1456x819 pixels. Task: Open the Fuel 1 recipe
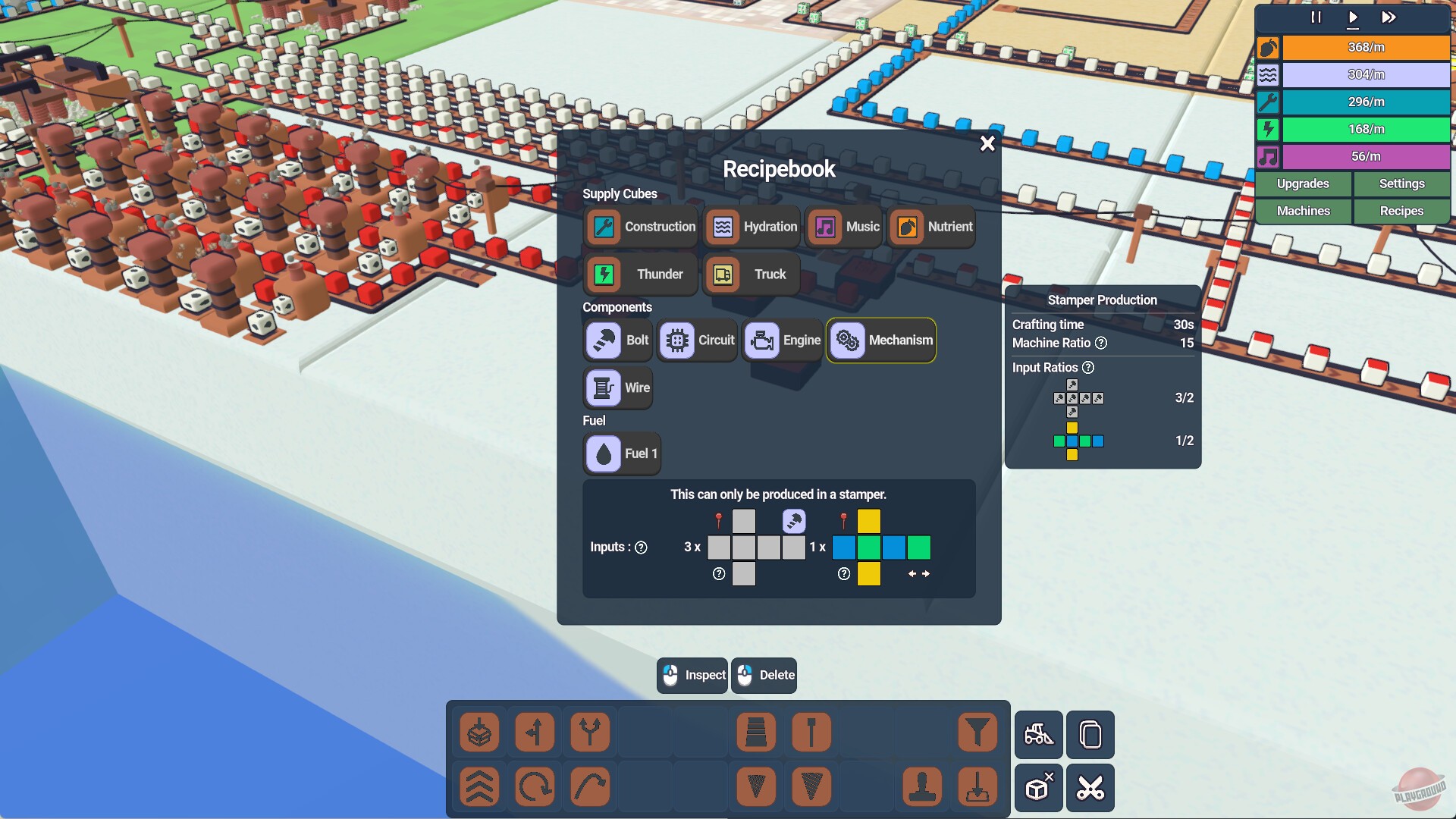622,453
